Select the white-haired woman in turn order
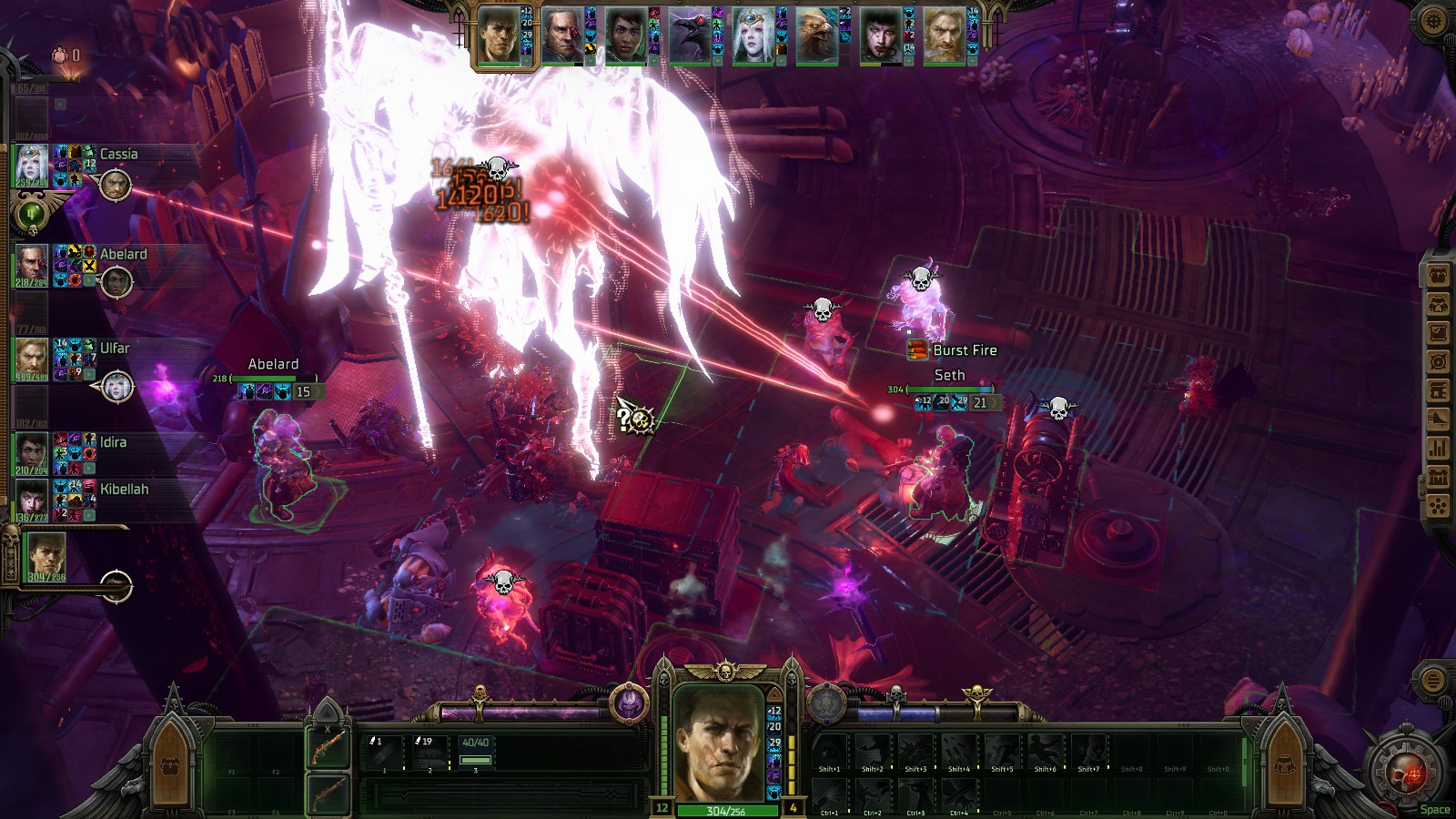Screen dimensions: 1456x819 [753, 36]
